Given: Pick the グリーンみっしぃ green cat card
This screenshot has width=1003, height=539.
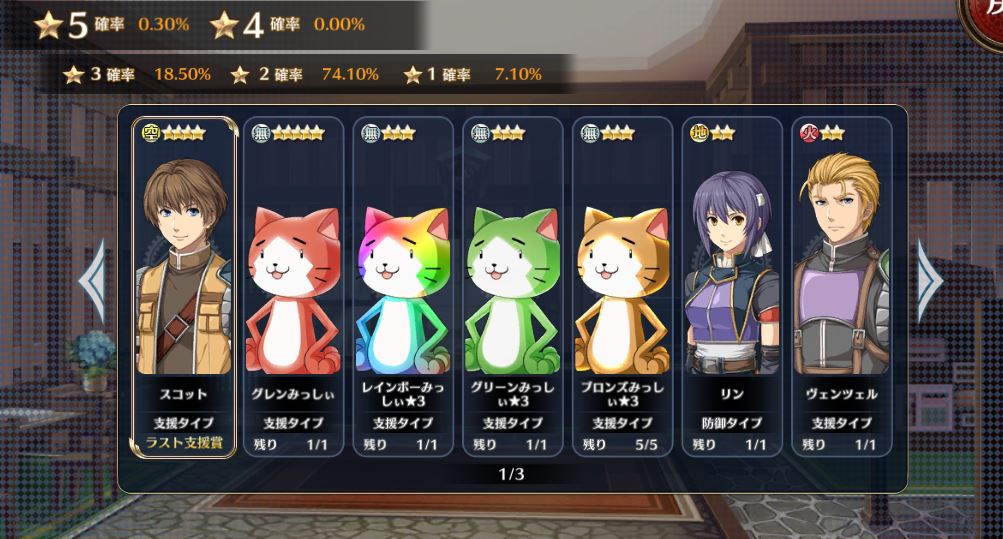Looking at the screenshot, I should point(513,287).
